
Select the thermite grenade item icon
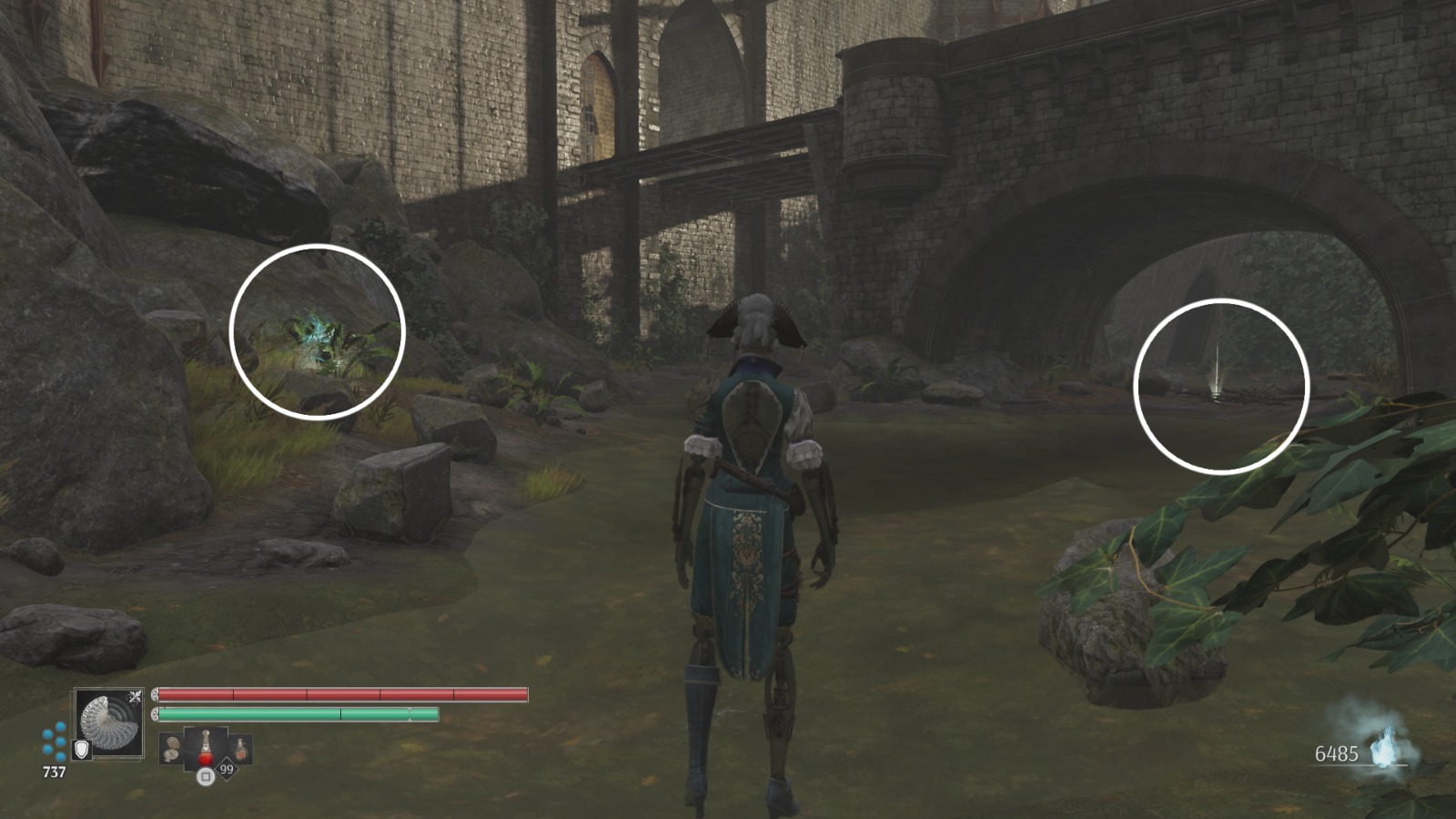pos(241,750)
